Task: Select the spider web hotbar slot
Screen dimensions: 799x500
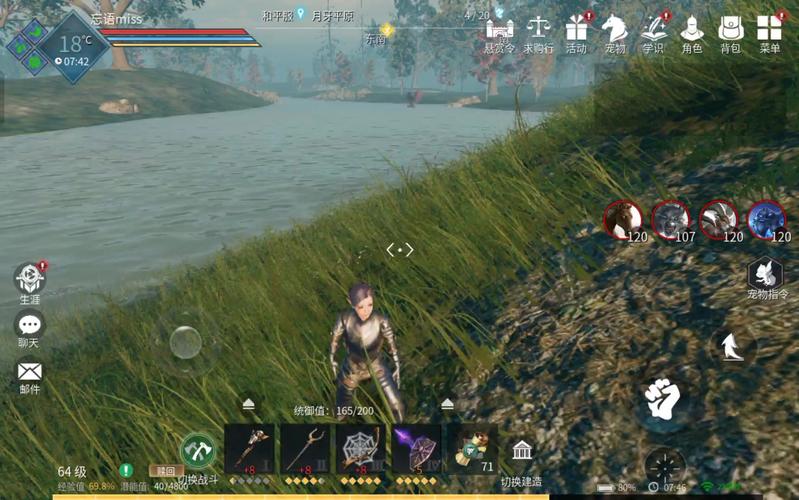Action: click(361, 449)
